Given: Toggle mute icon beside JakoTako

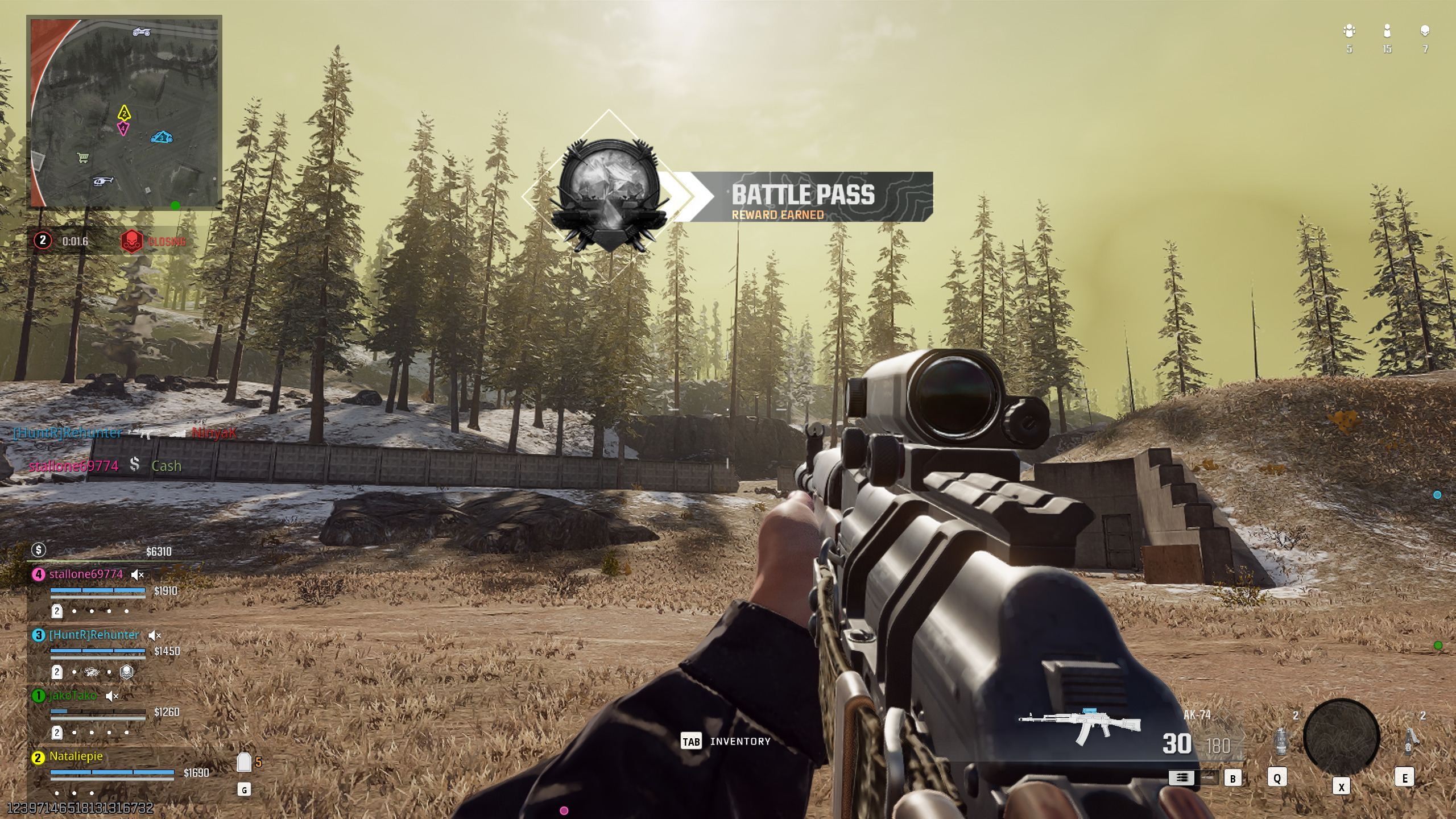Looking at the screenshot, I should 112,696.
